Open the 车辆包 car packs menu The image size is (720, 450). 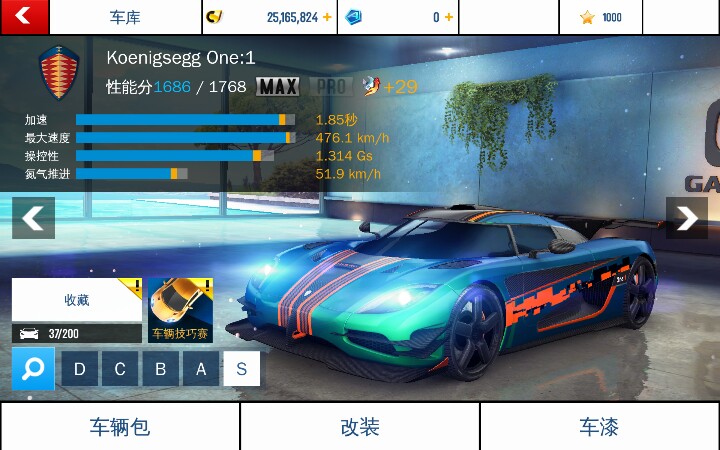coord(119,427)
